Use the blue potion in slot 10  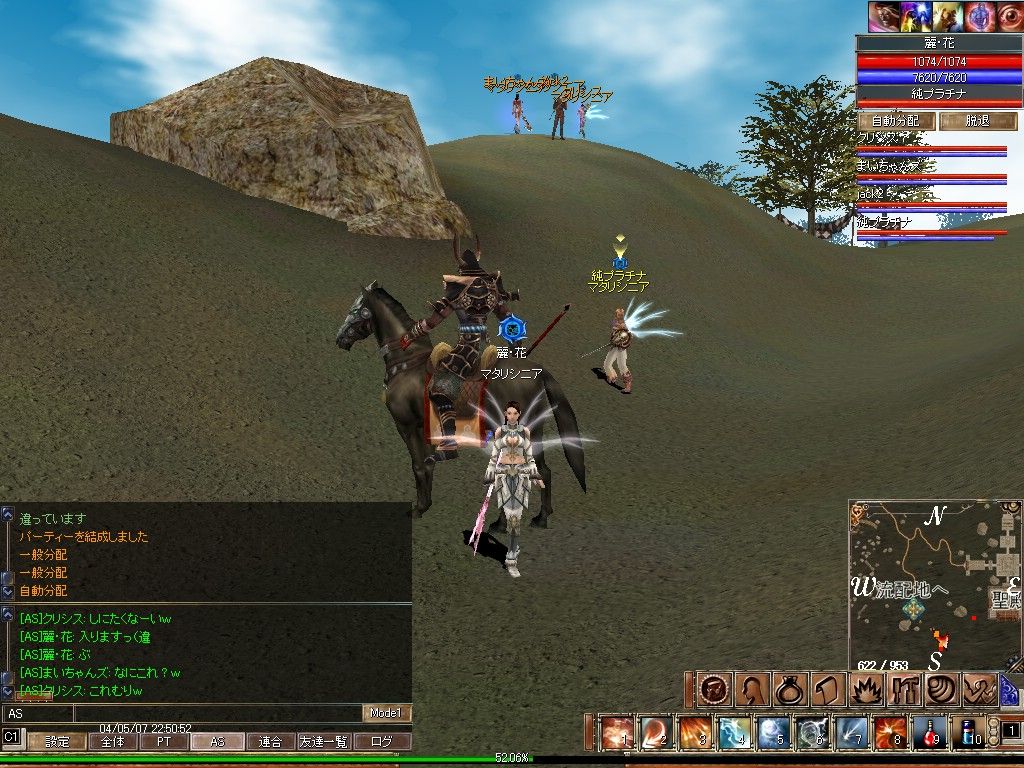coord(967,733)
